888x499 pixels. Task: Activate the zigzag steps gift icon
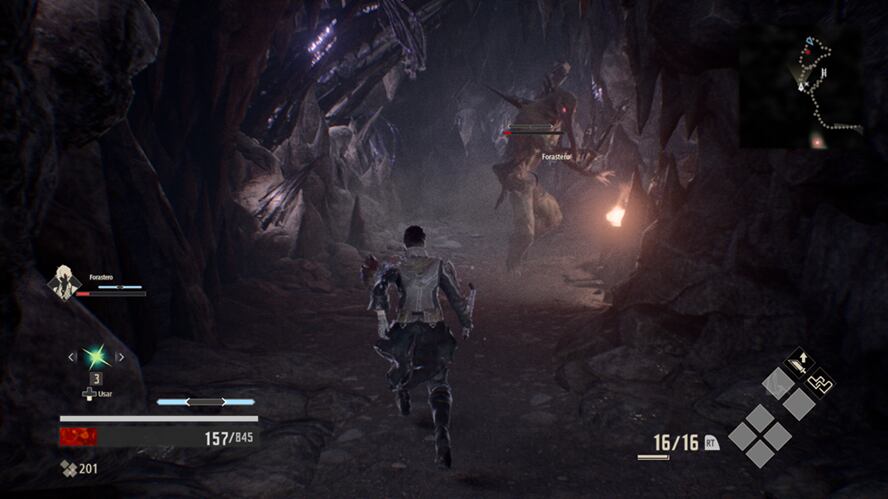[x=820, y=382]
